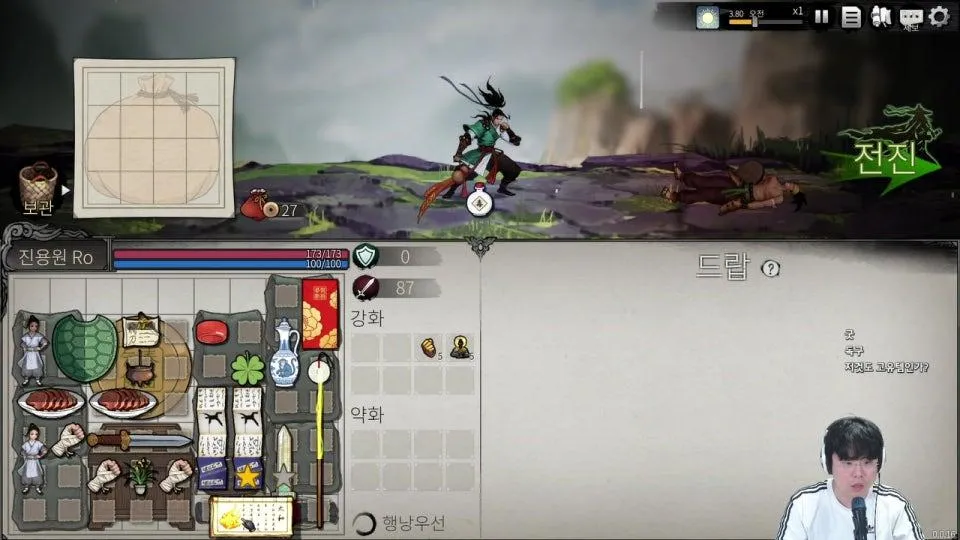Select the four-leaf clover item
Image resolution: width=960 pixels, height=540 pixels.
(248, 367)
